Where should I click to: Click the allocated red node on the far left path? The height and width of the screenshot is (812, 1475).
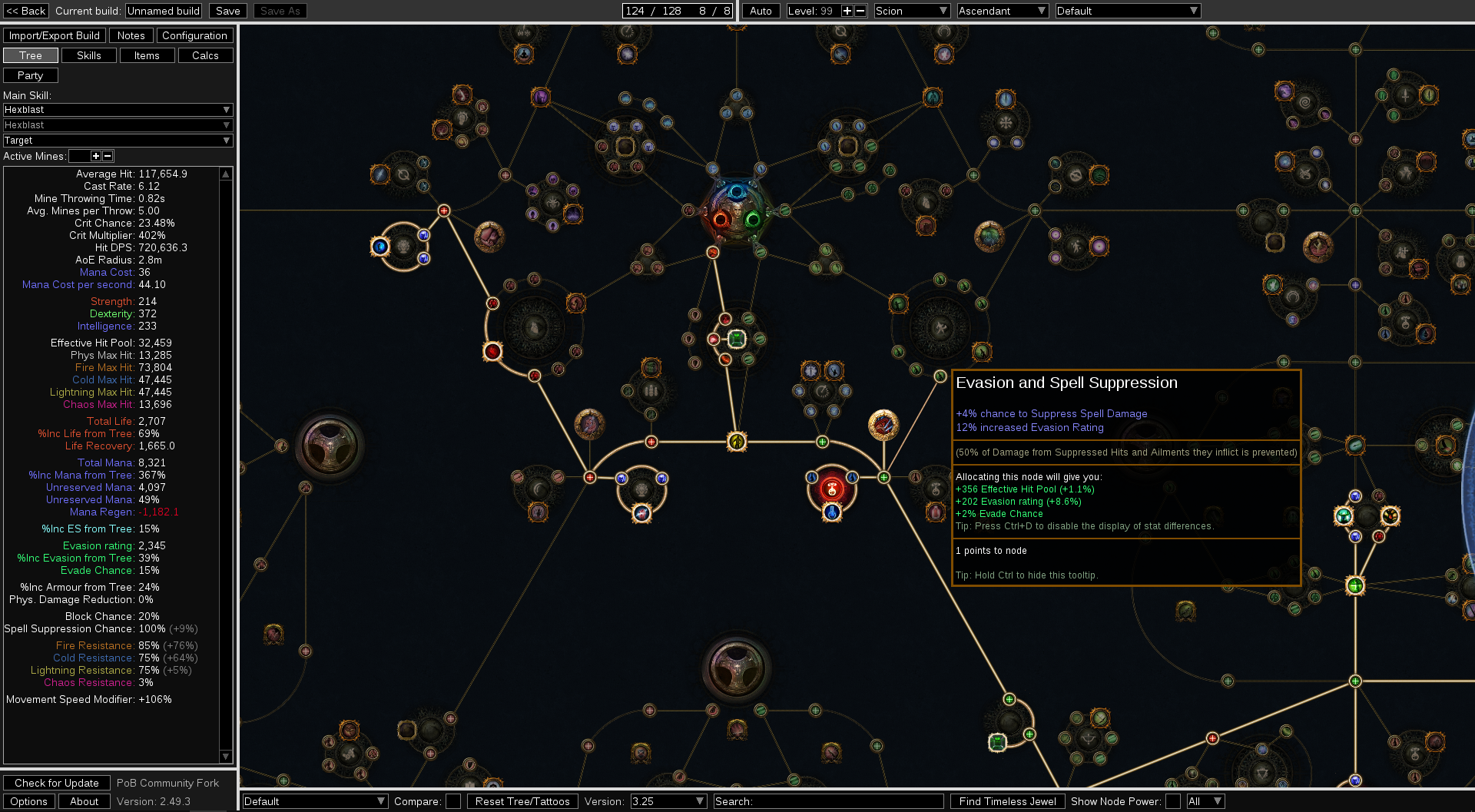point(492,351)
